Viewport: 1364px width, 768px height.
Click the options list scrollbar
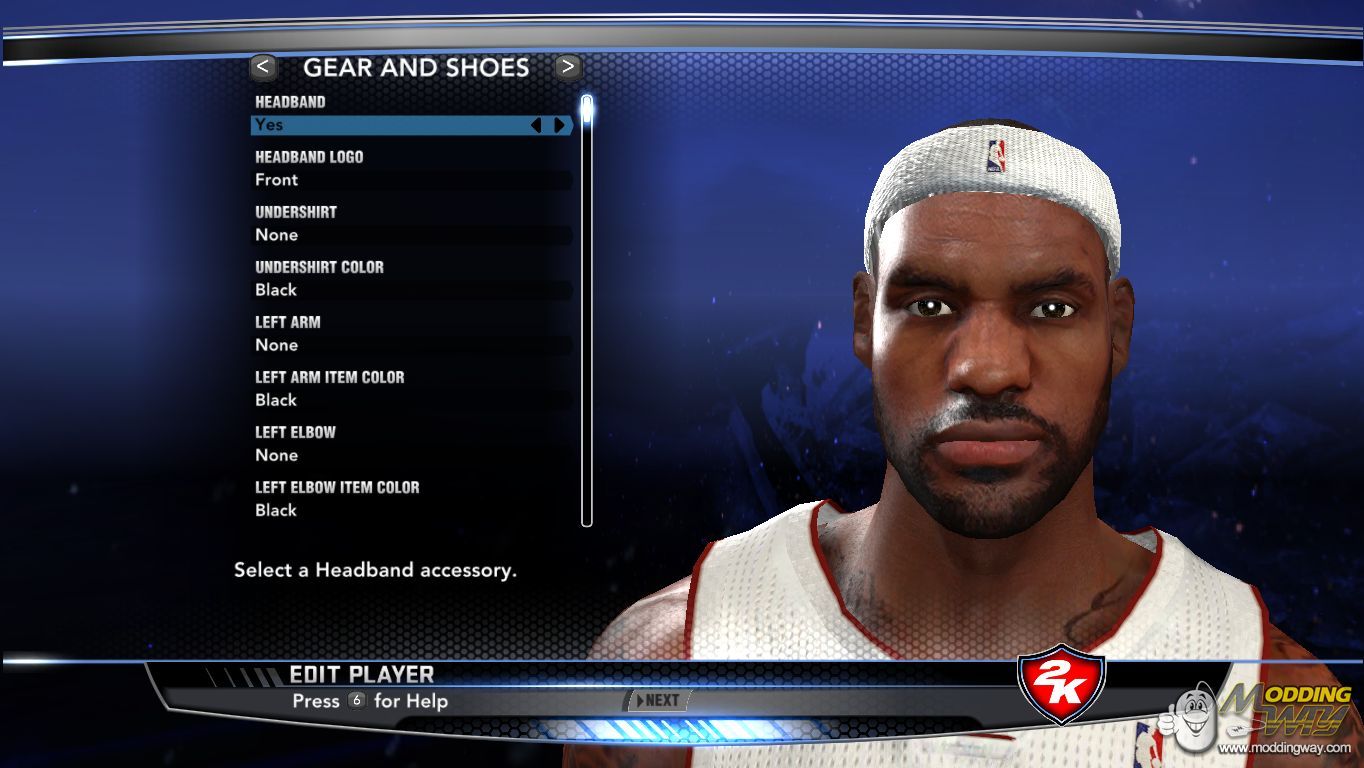click(x=587, y=310)
